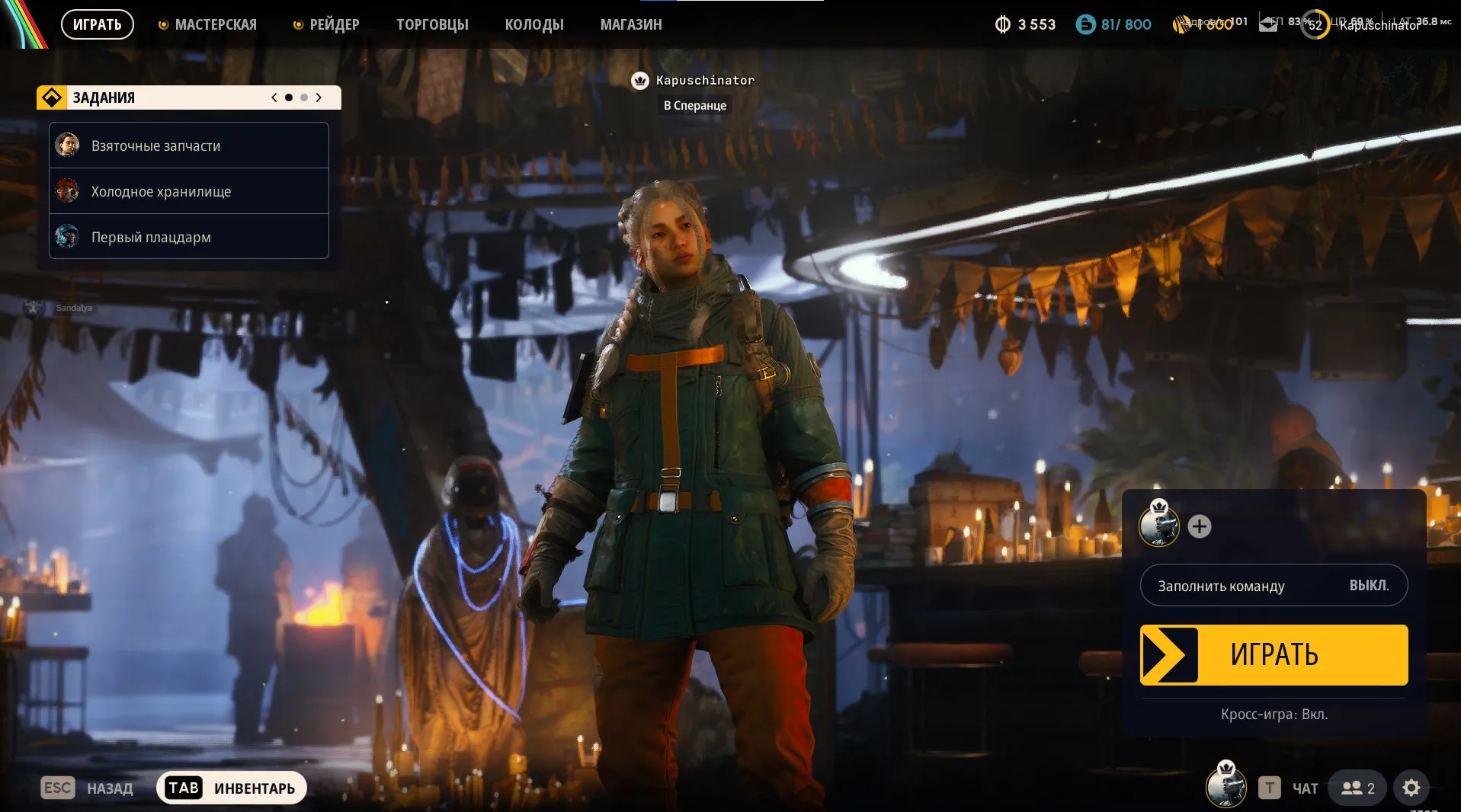The height and width of the screenshot is (812, 1461).
Task: View the Первый плацдарм quest
Action: tap(189, 237)
